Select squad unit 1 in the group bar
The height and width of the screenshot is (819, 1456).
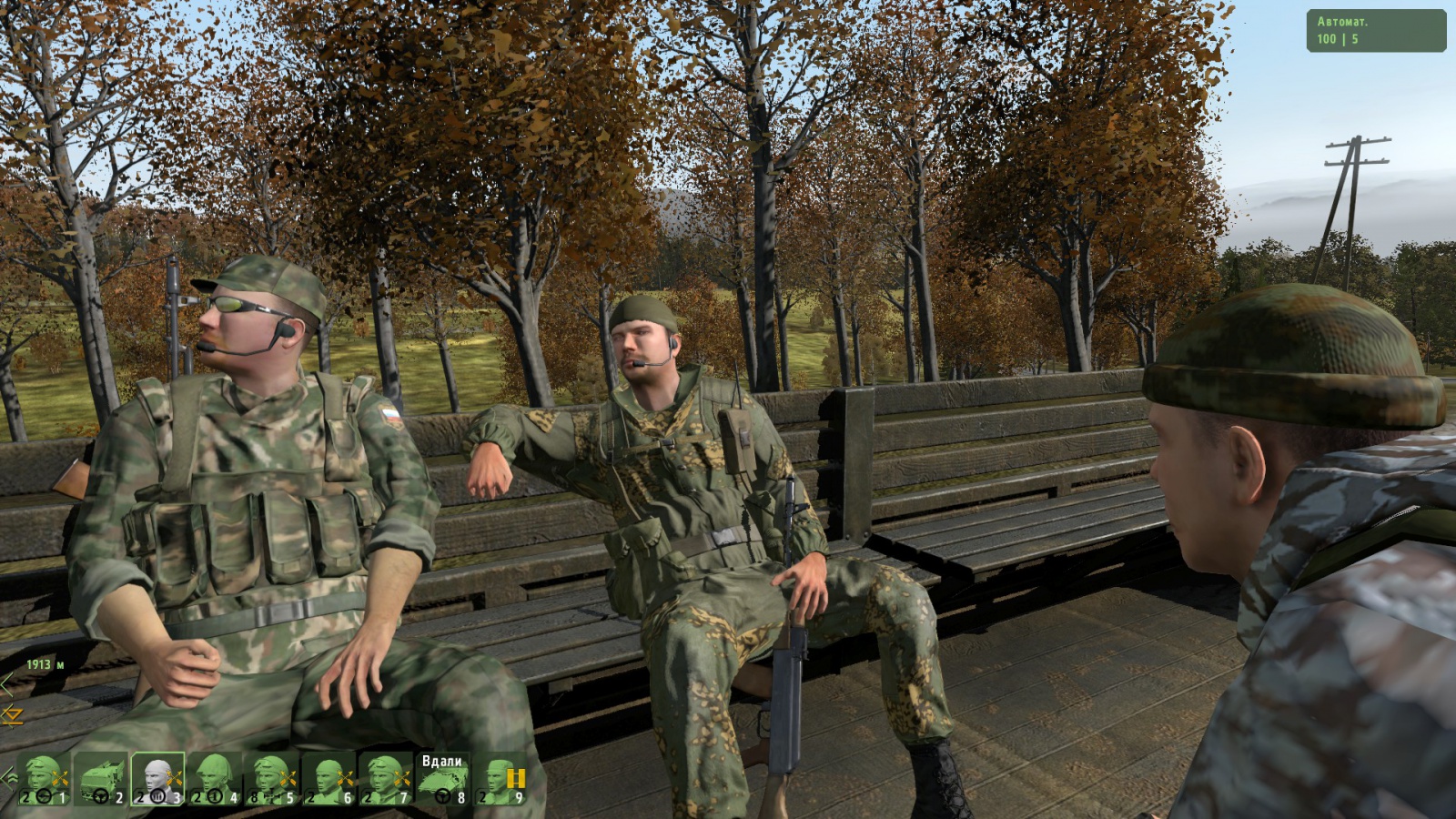click(44, 780)
